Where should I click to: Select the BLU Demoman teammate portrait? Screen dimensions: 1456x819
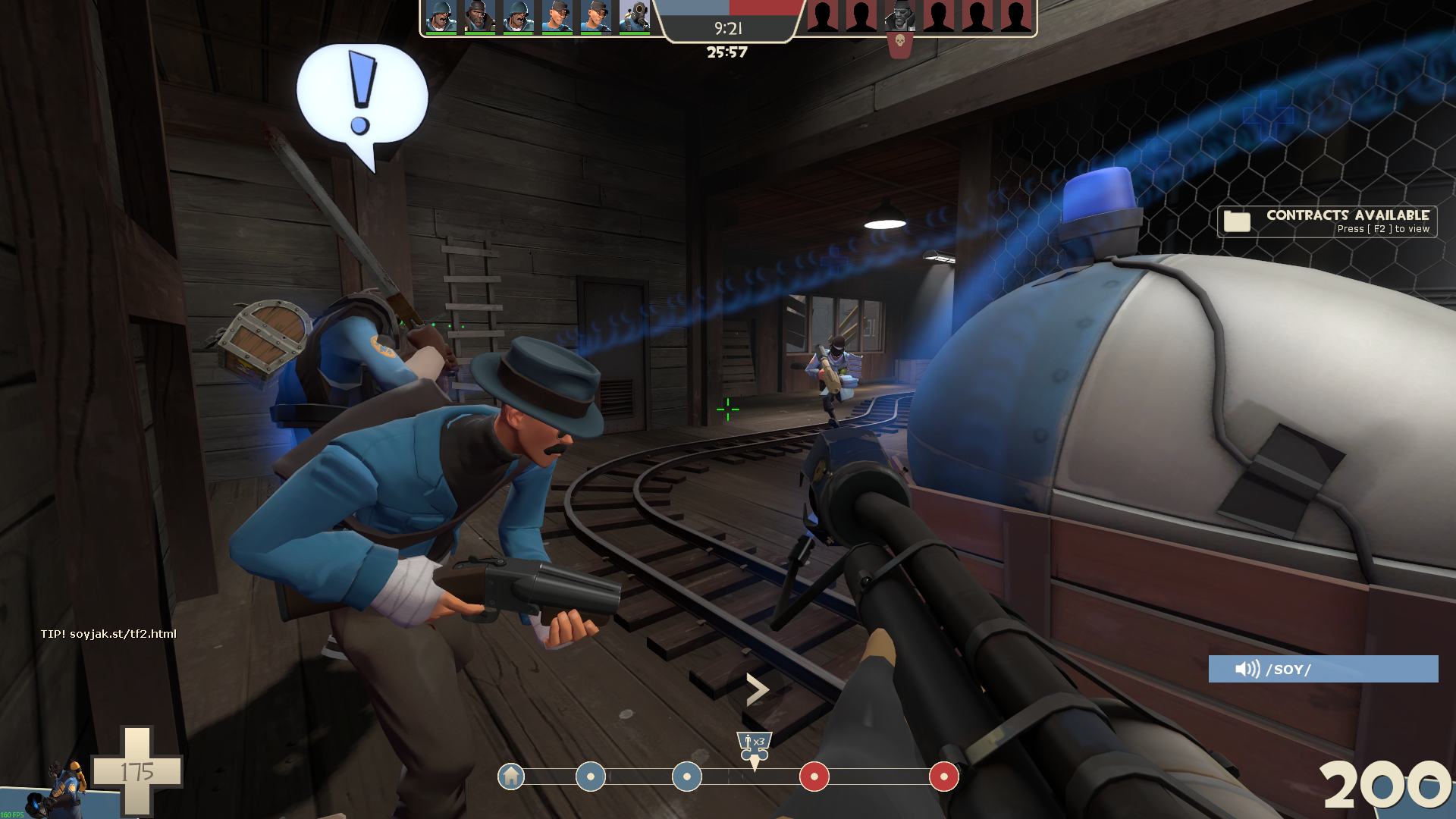point(479,17)
